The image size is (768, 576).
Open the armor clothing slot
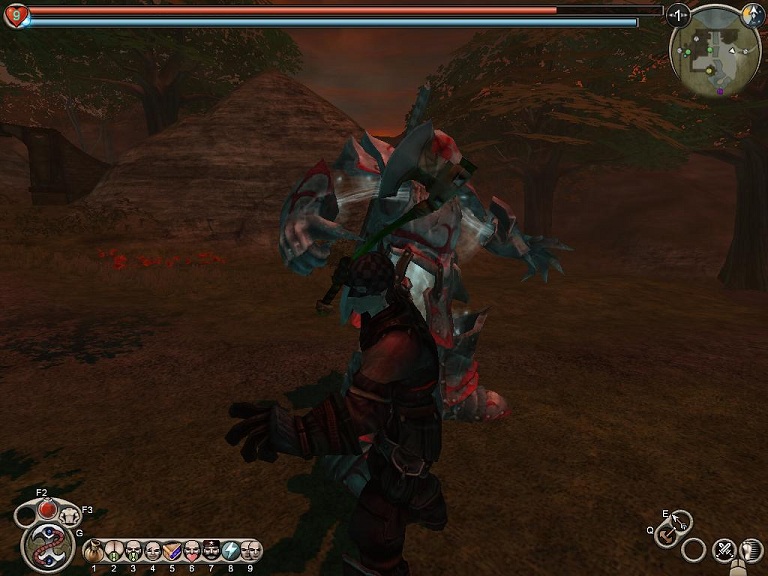69,516
